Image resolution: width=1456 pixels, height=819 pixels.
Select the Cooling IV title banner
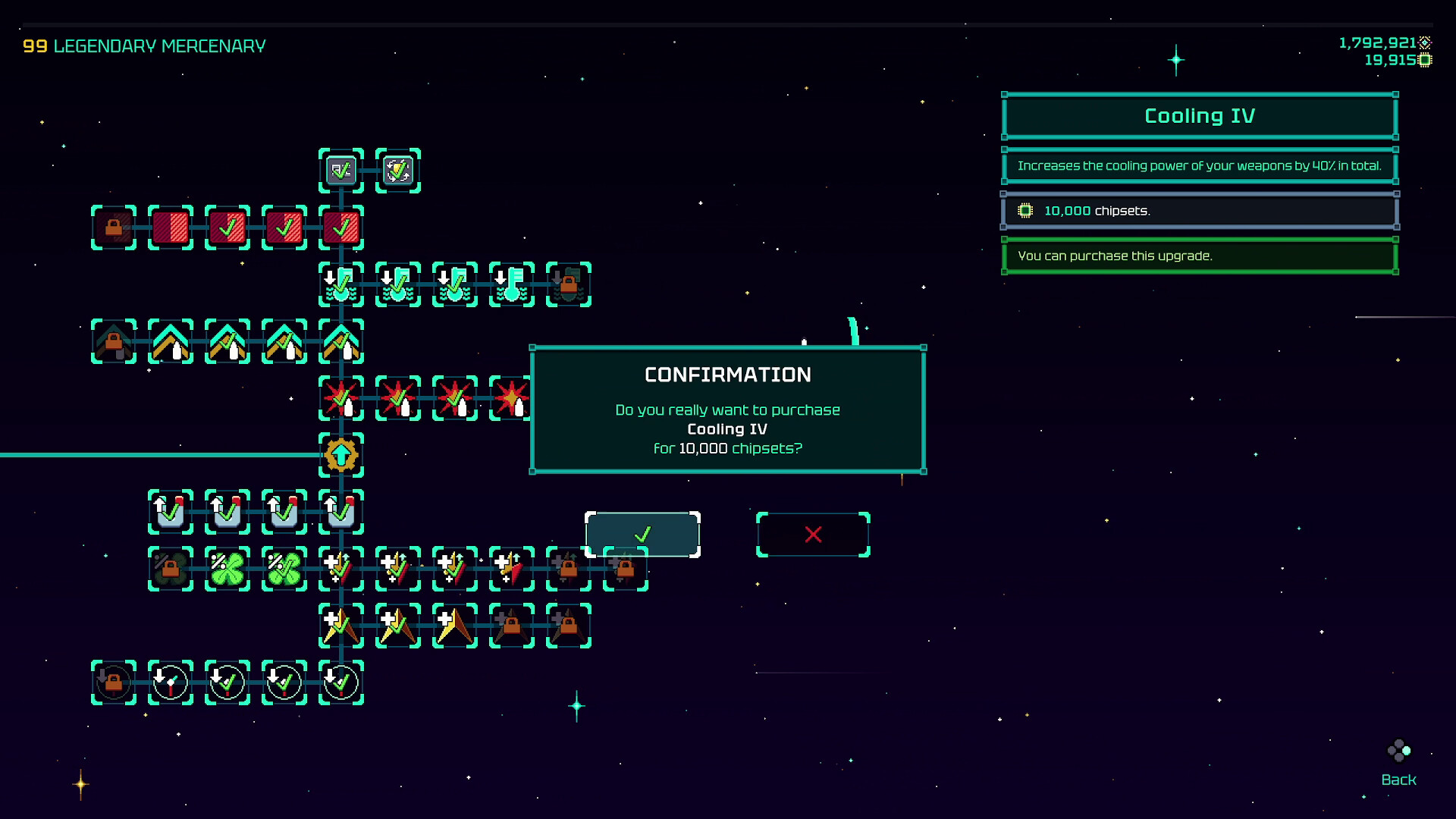[x=1200, y=116]
